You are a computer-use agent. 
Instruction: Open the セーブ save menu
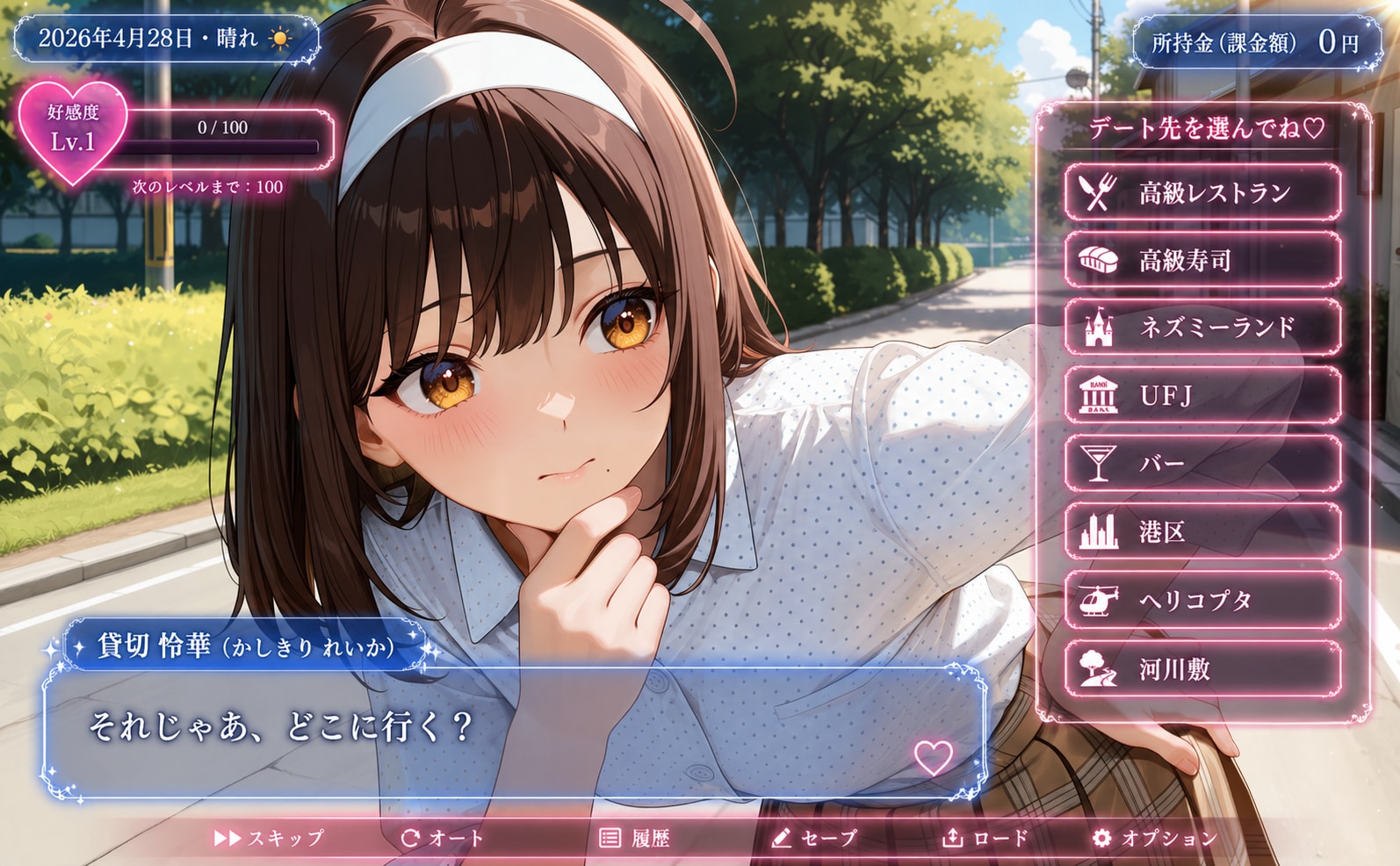click(813, 838)
